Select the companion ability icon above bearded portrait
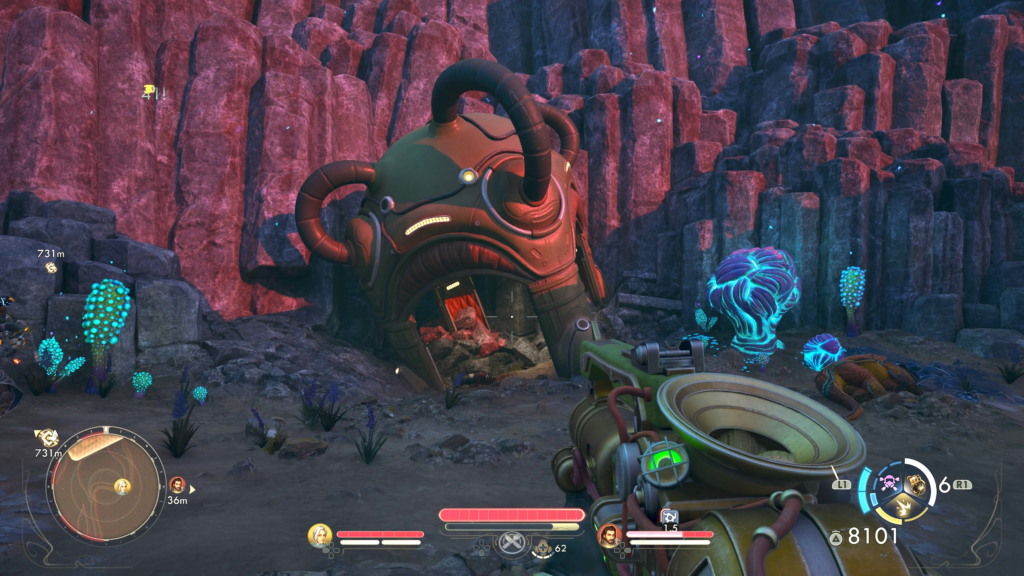The width and height of the screenshot is (1024, 576). point(669,516)
